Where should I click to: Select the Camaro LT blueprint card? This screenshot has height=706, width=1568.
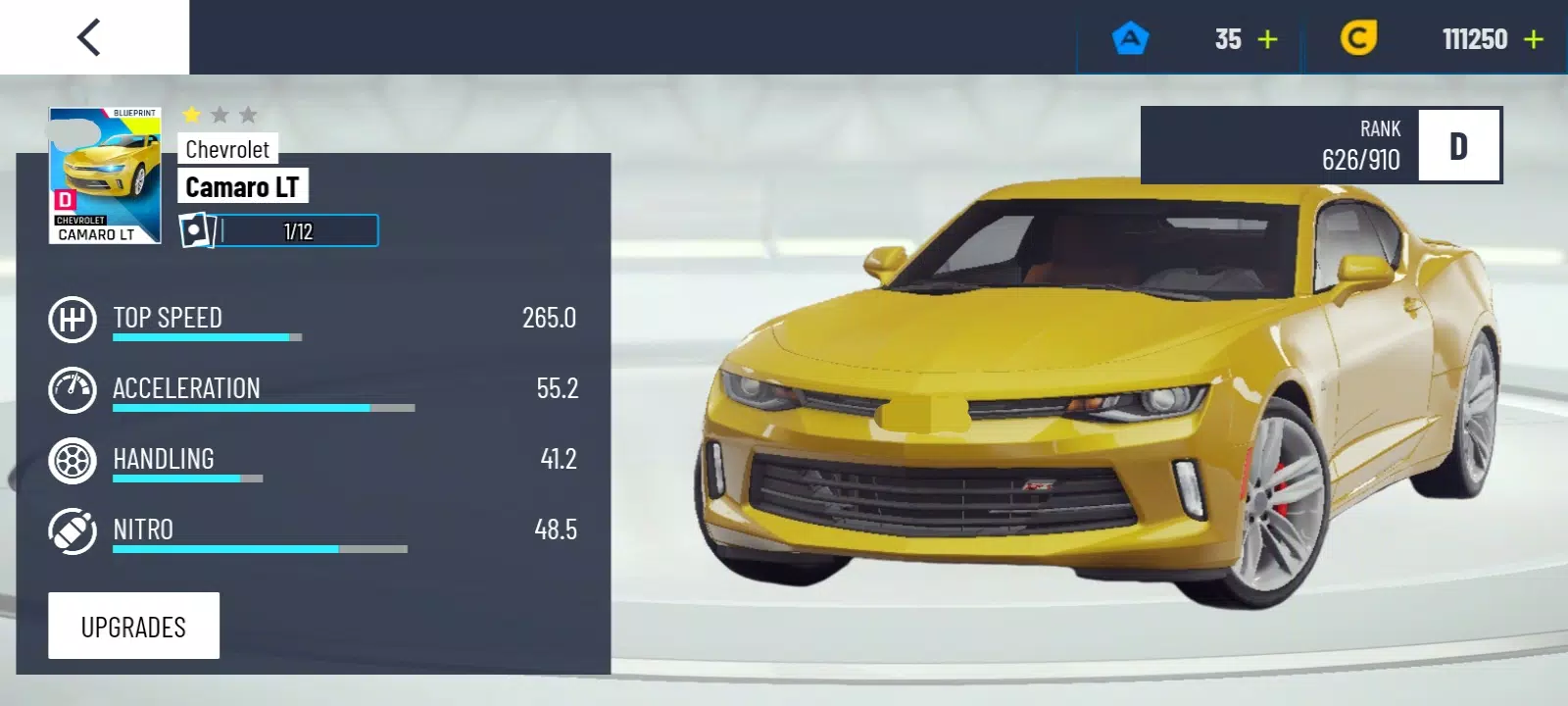(105, 176)
